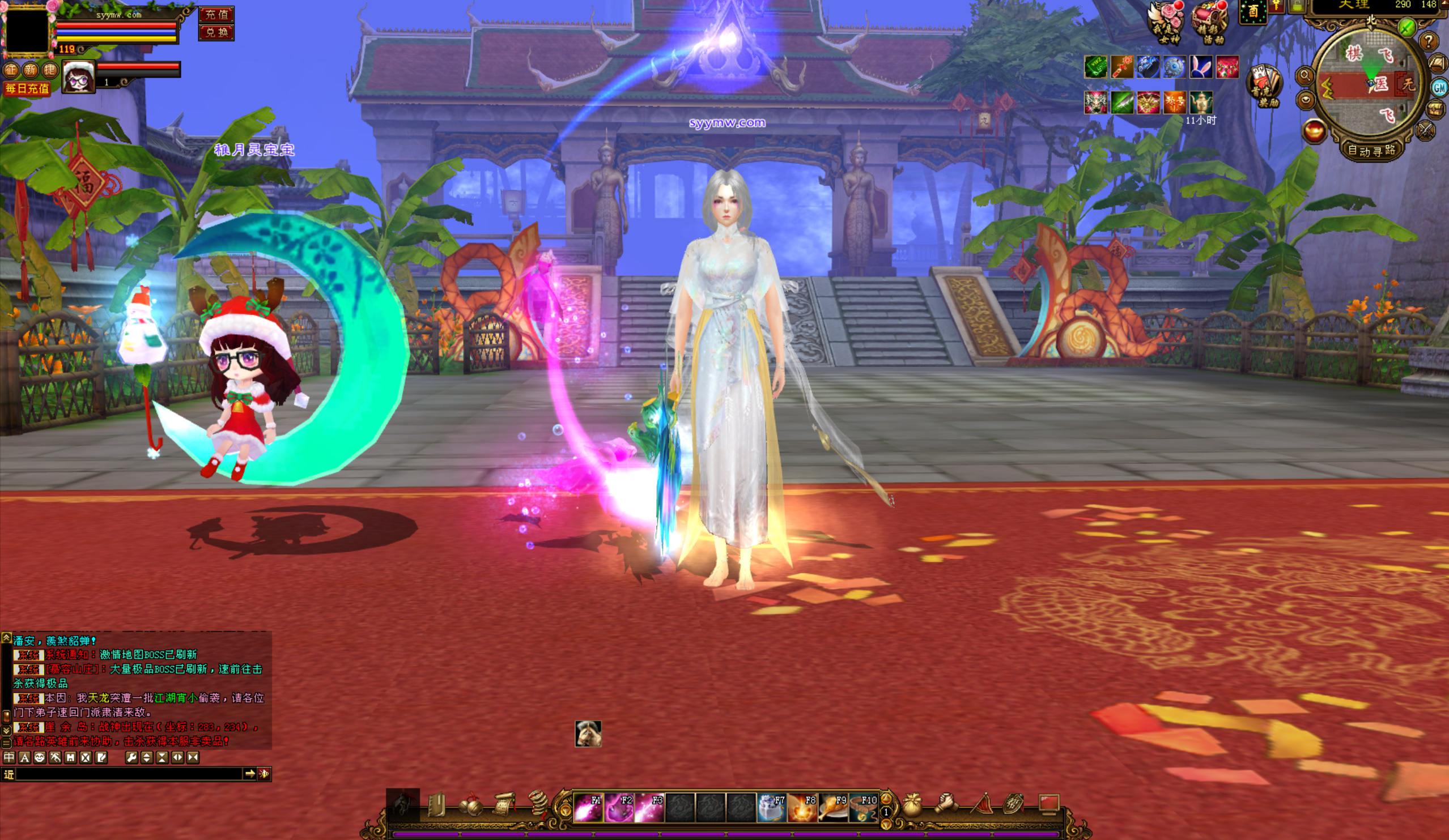Screen dimensions: 1449x840
Task: Click the 自动寻路 auto-pathfinding button
Action: 1373,151
